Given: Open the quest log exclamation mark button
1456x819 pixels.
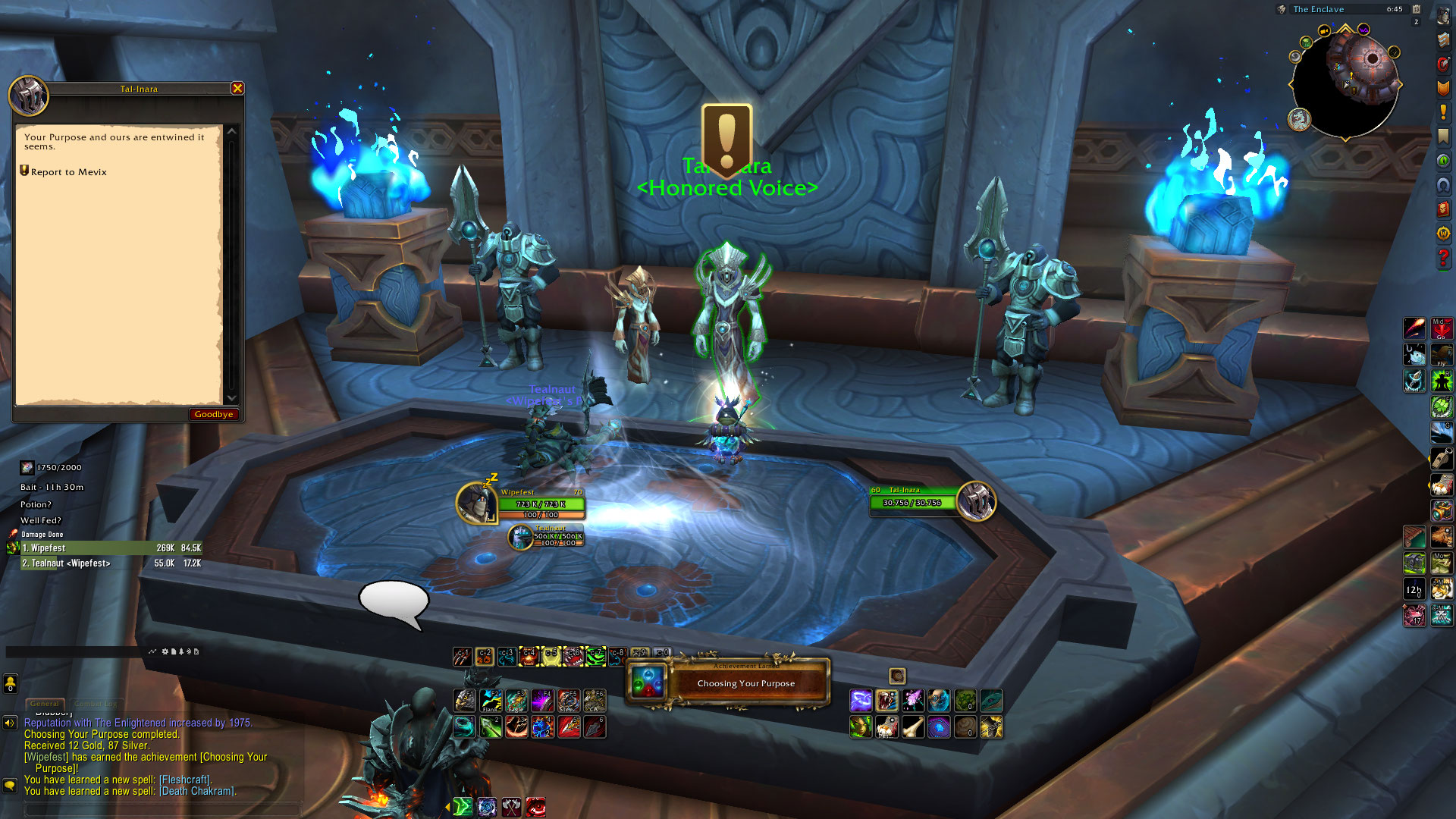Looking at the screenshot, I should pos(1443,112).
